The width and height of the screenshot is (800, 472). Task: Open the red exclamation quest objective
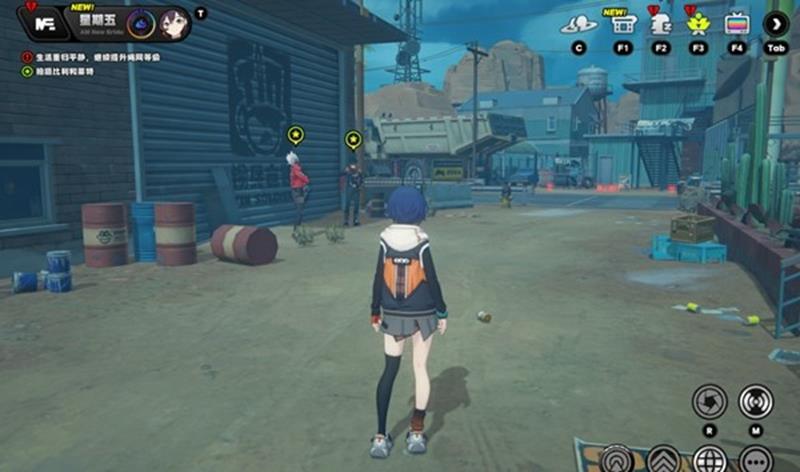tap(26, 57)
